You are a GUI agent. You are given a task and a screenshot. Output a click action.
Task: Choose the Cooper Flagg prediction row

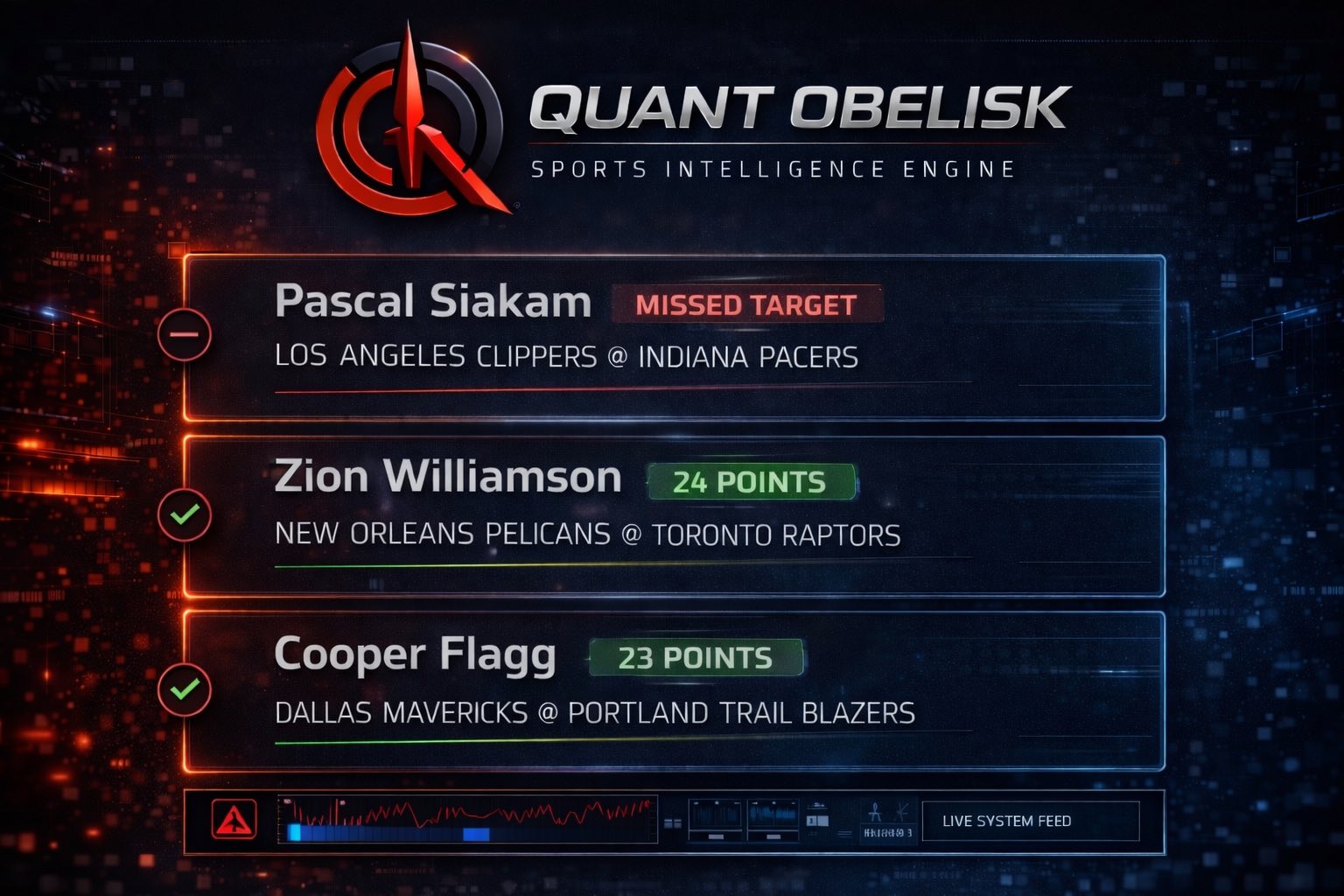(674, 691)
